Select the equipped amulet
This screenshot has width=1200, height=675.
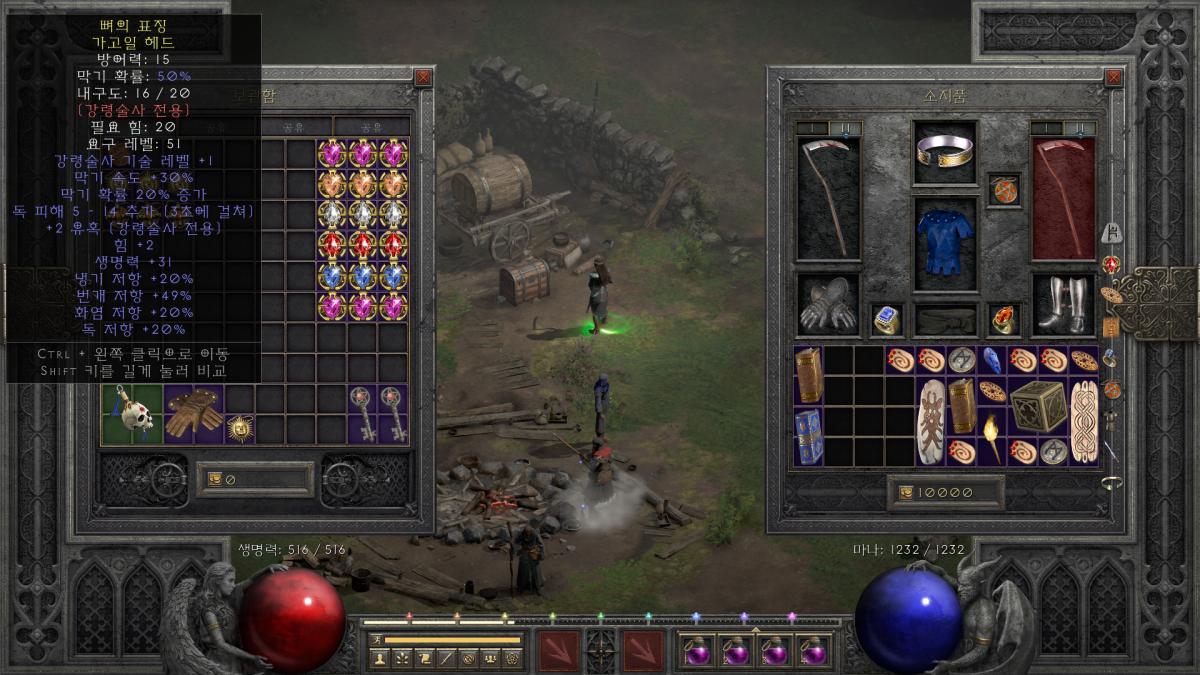(1004, 190)
